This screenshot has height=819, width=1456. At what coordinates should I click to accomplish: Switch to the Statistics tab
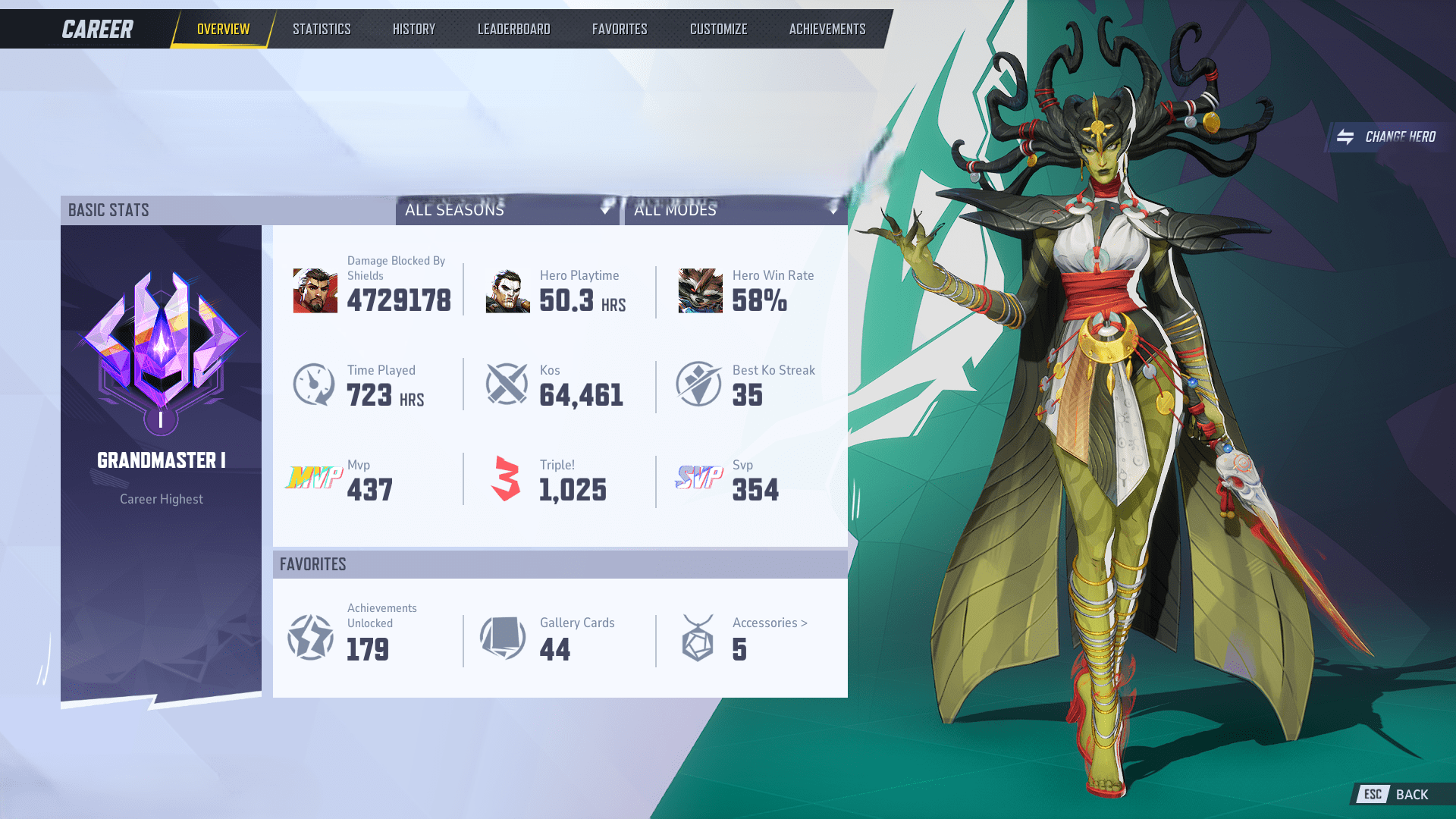[x=322, y=29]
